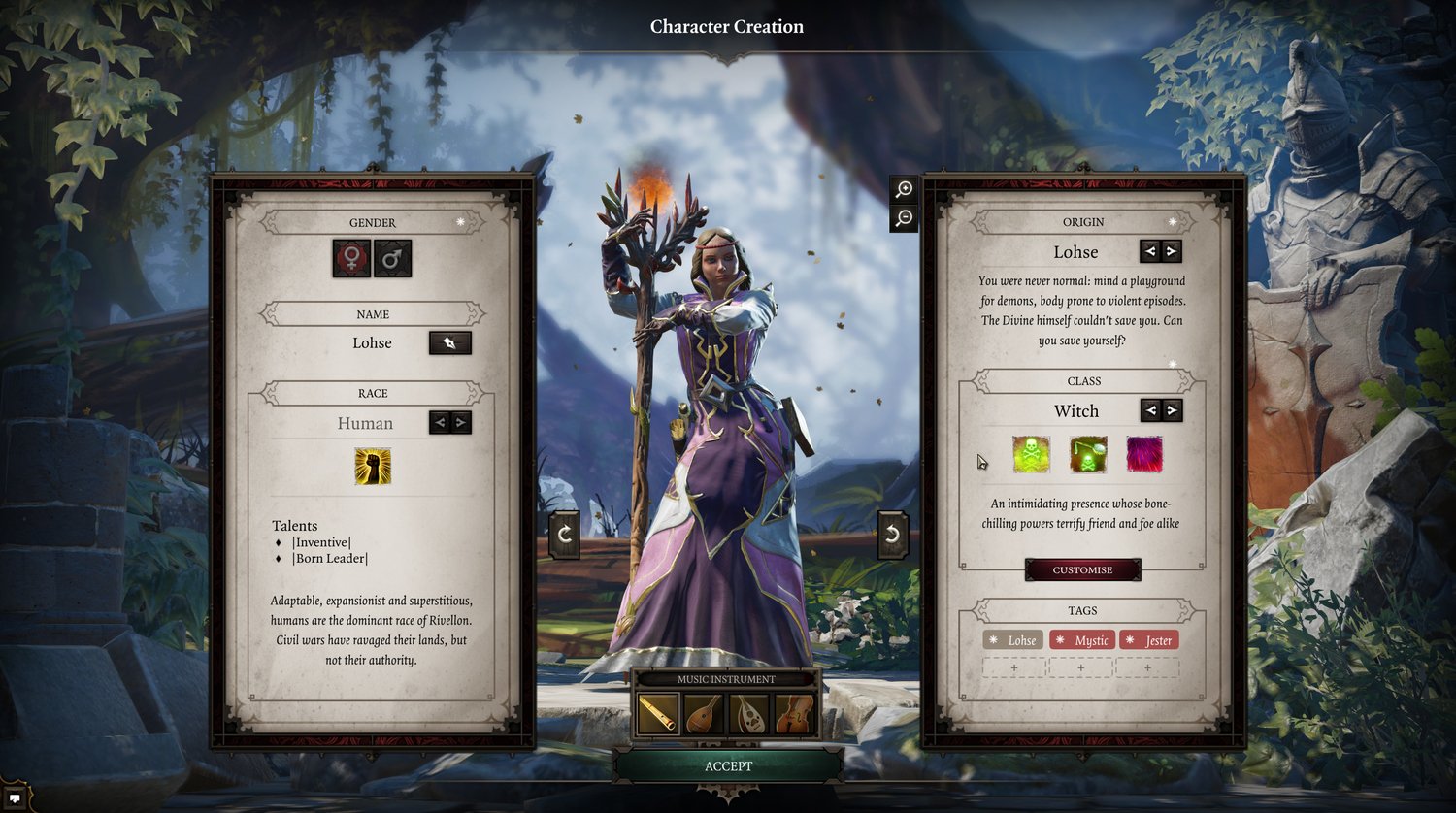The height and width of the screenshot is (813, 1456).
Task: Select the Contamination skill icon
Action: pyautogui.click(x=1031, y=456)
